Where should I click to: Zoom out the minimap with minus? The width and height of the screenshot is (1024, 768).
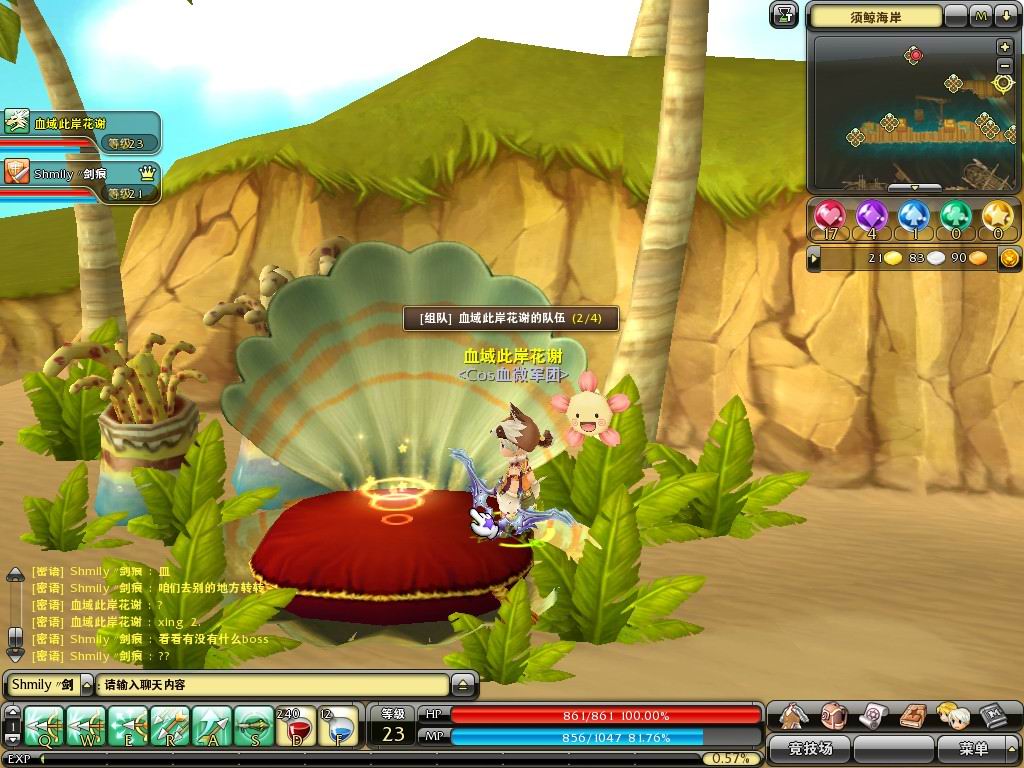point(1004,65)
